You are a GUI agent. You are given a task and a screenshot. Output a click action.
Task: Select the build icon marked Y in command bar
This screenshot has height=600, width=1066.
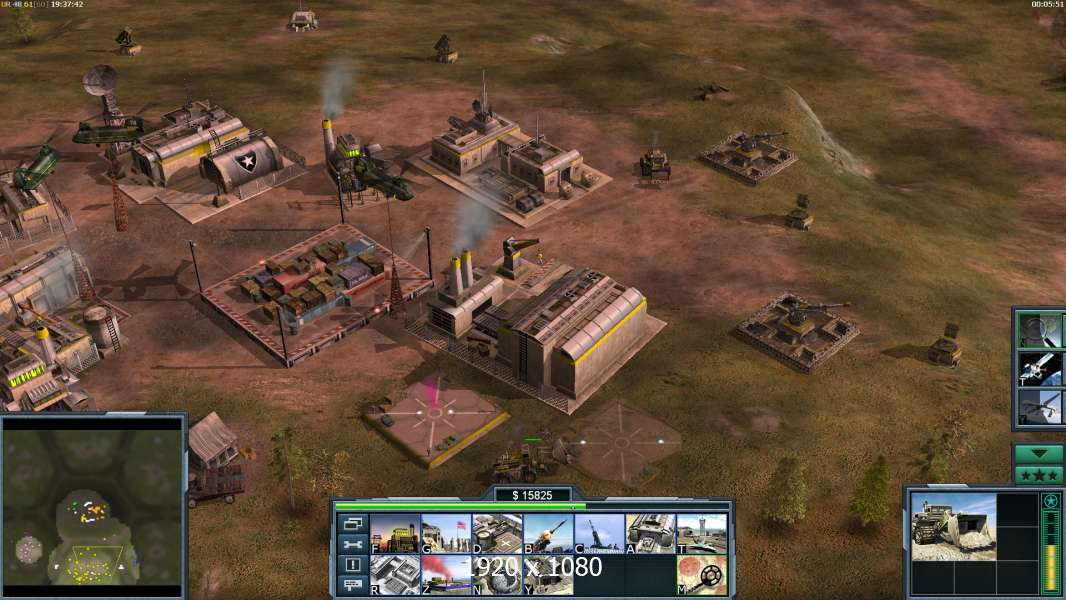[x=548, y=575]
